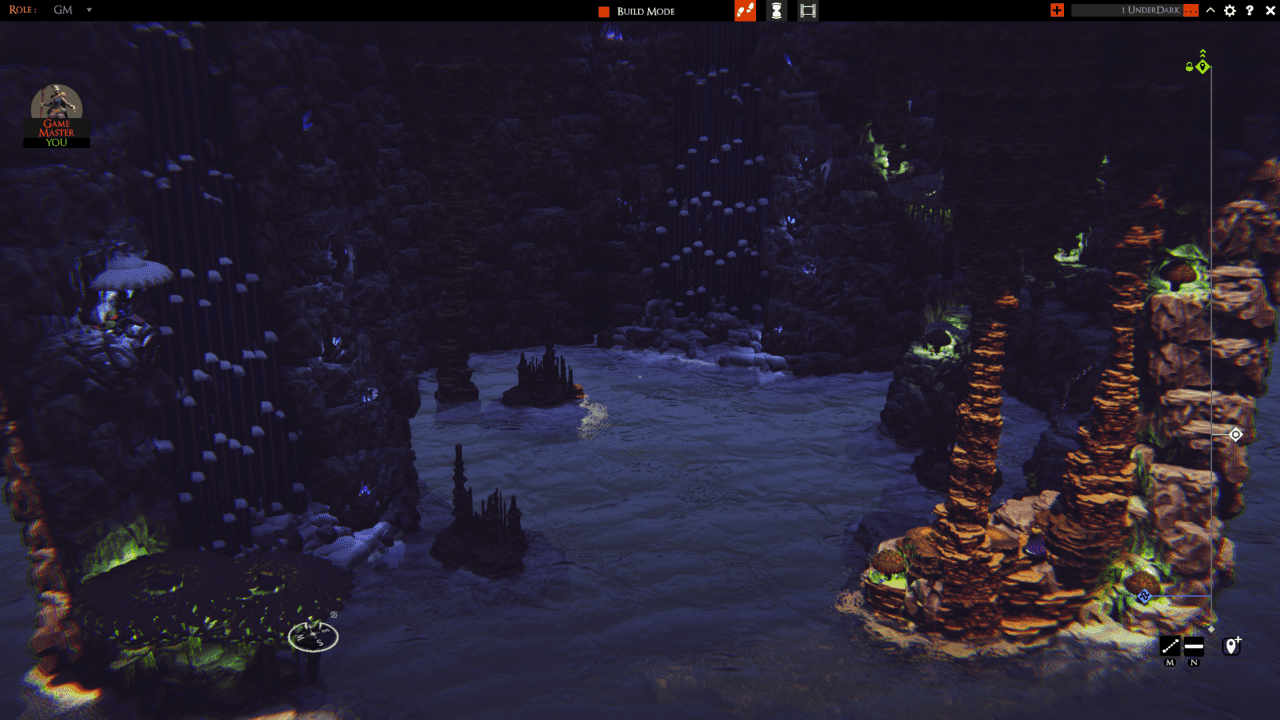The image size is (1280, 720).
Task: Select the blue wave marker on the height bar
Action: tap(1145, 597)
